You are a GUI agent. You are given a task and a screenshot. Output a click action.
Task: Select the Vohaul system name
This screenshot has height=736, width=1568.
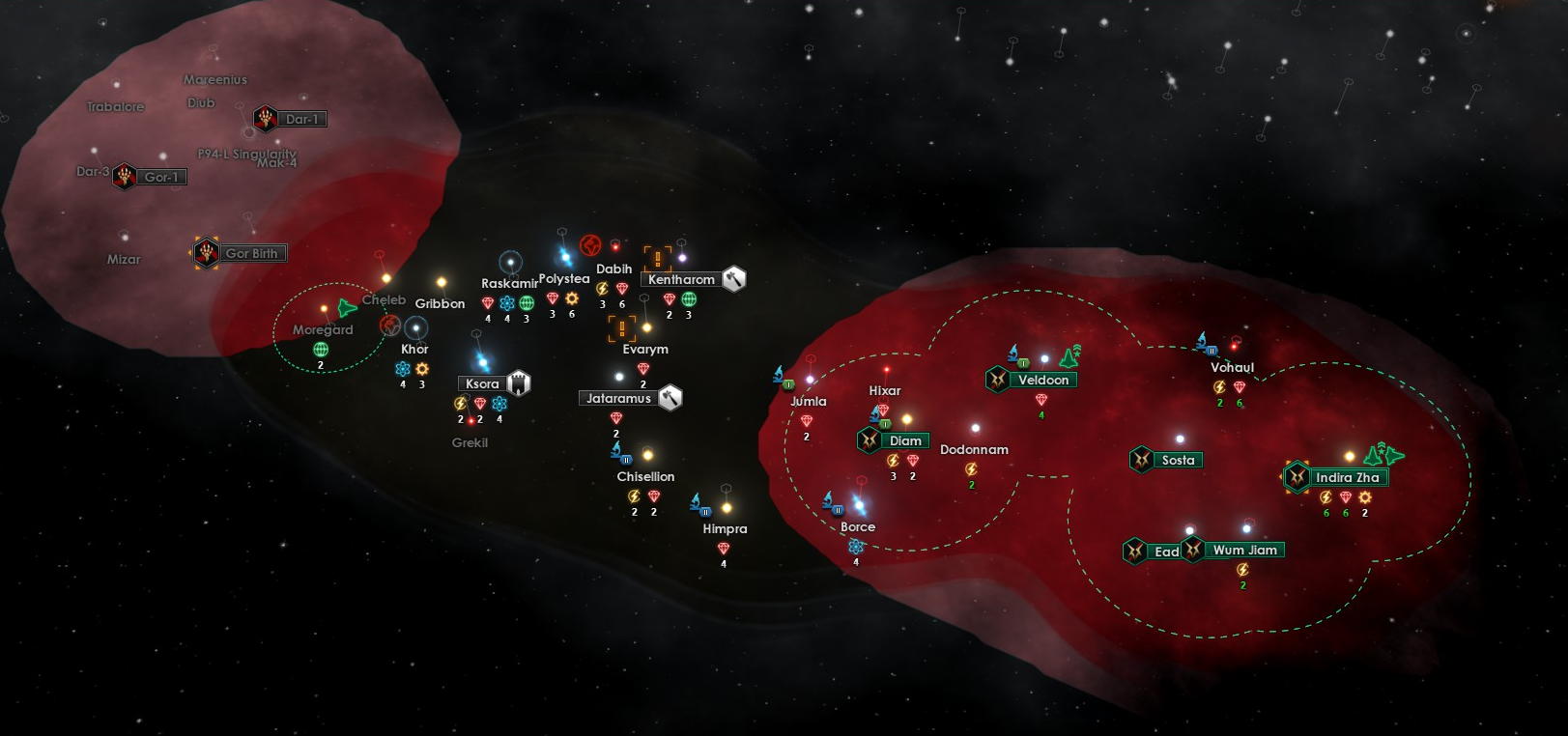click(1232, 367)
